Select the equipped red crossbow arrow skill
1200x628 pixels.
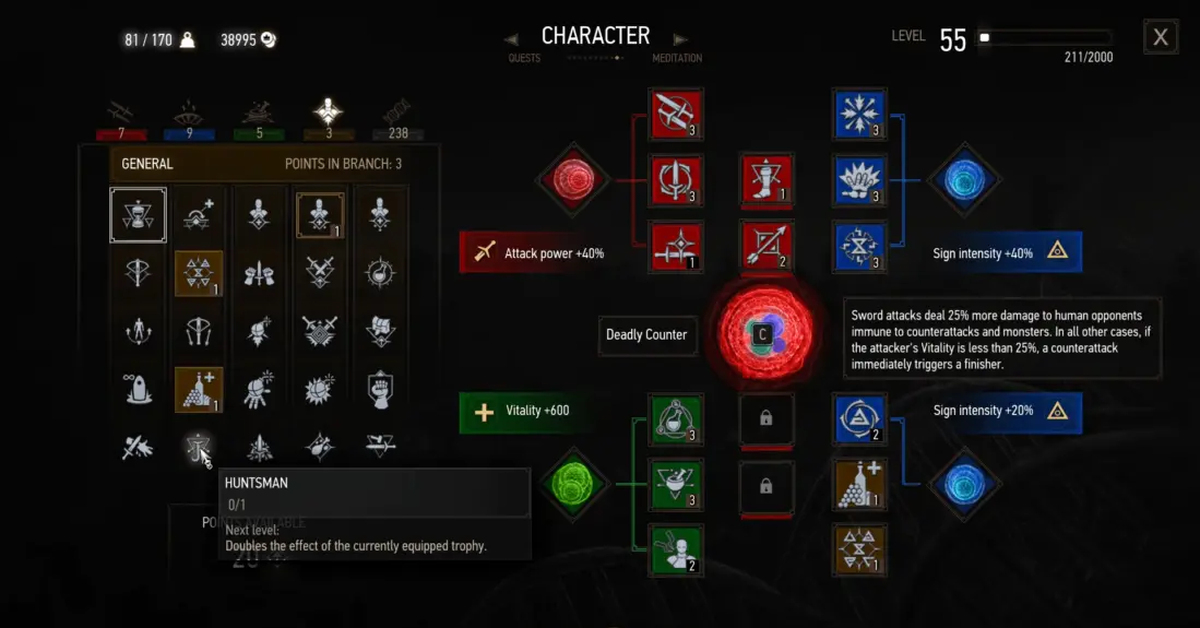pyautogui.click(x=767, y=247)
